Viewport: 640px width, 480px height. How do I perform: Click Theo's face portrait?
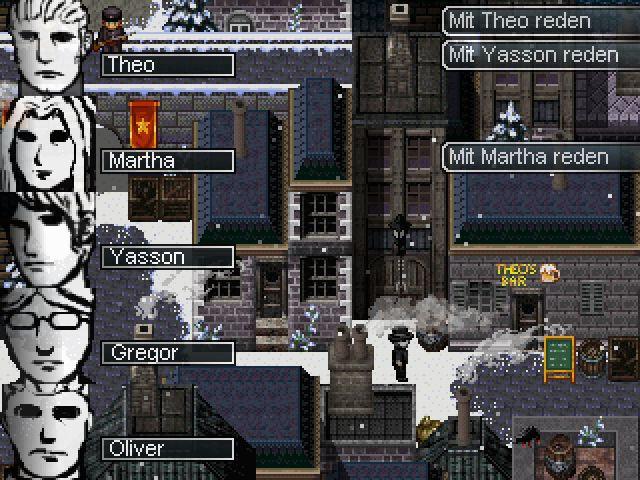[x=46, y=48]
